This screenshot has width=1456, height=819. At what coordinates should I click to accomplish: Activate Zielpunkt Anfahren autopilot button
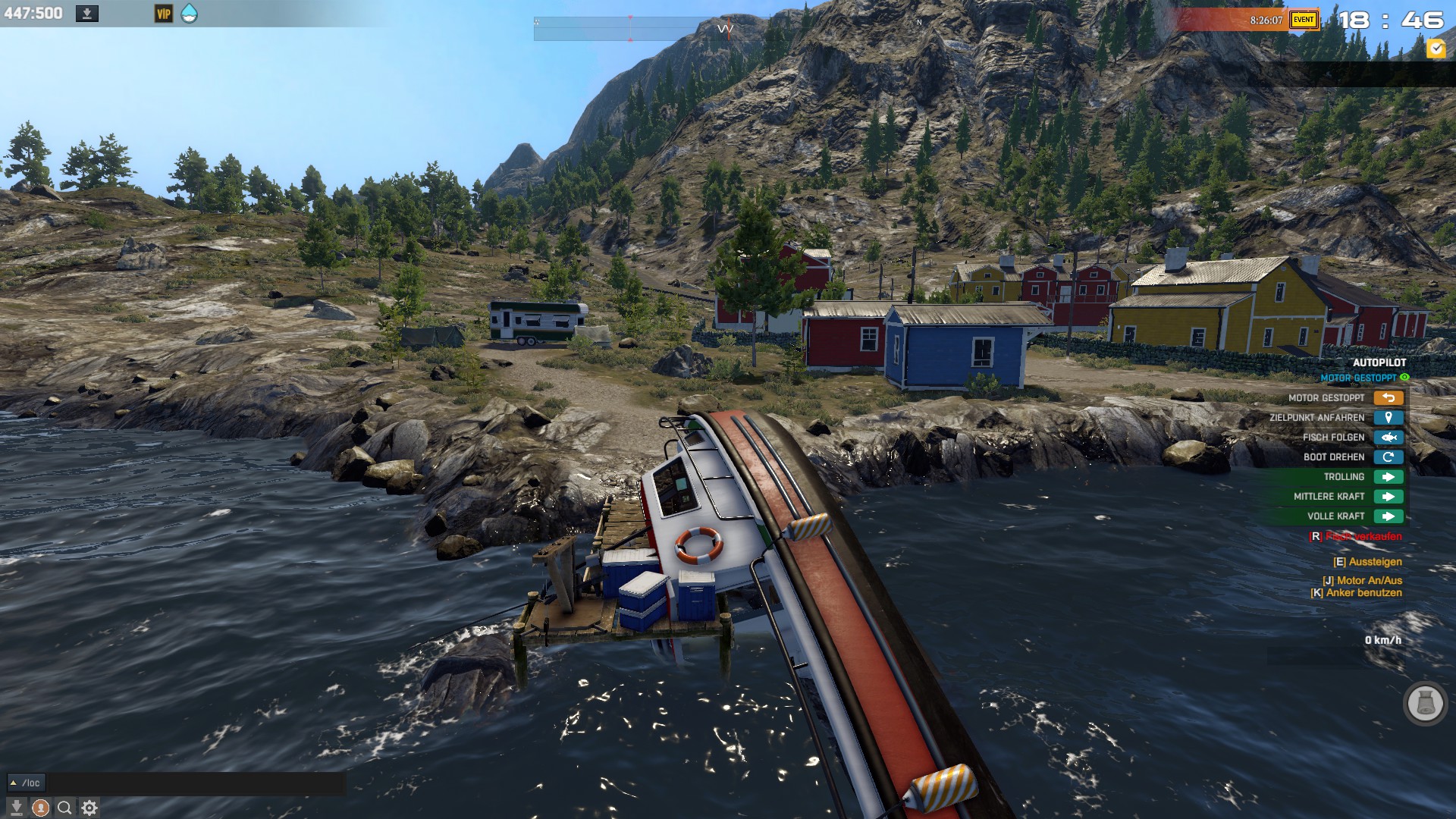coord(1388,418)
